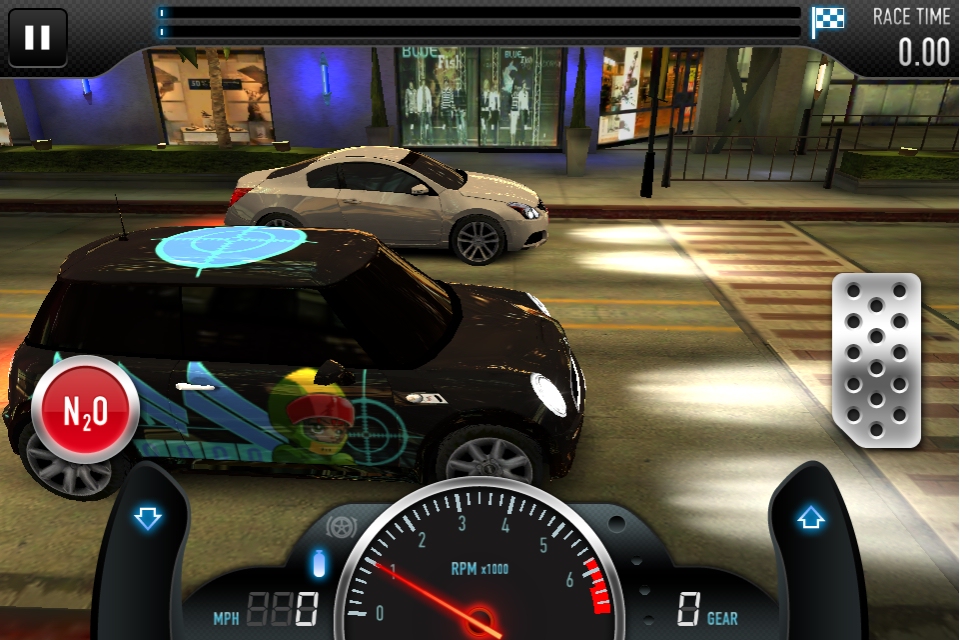Shift down with the down-arrow paddle
Image resolution: width=960 pixels, height=640 pixels.
point(147,519)
